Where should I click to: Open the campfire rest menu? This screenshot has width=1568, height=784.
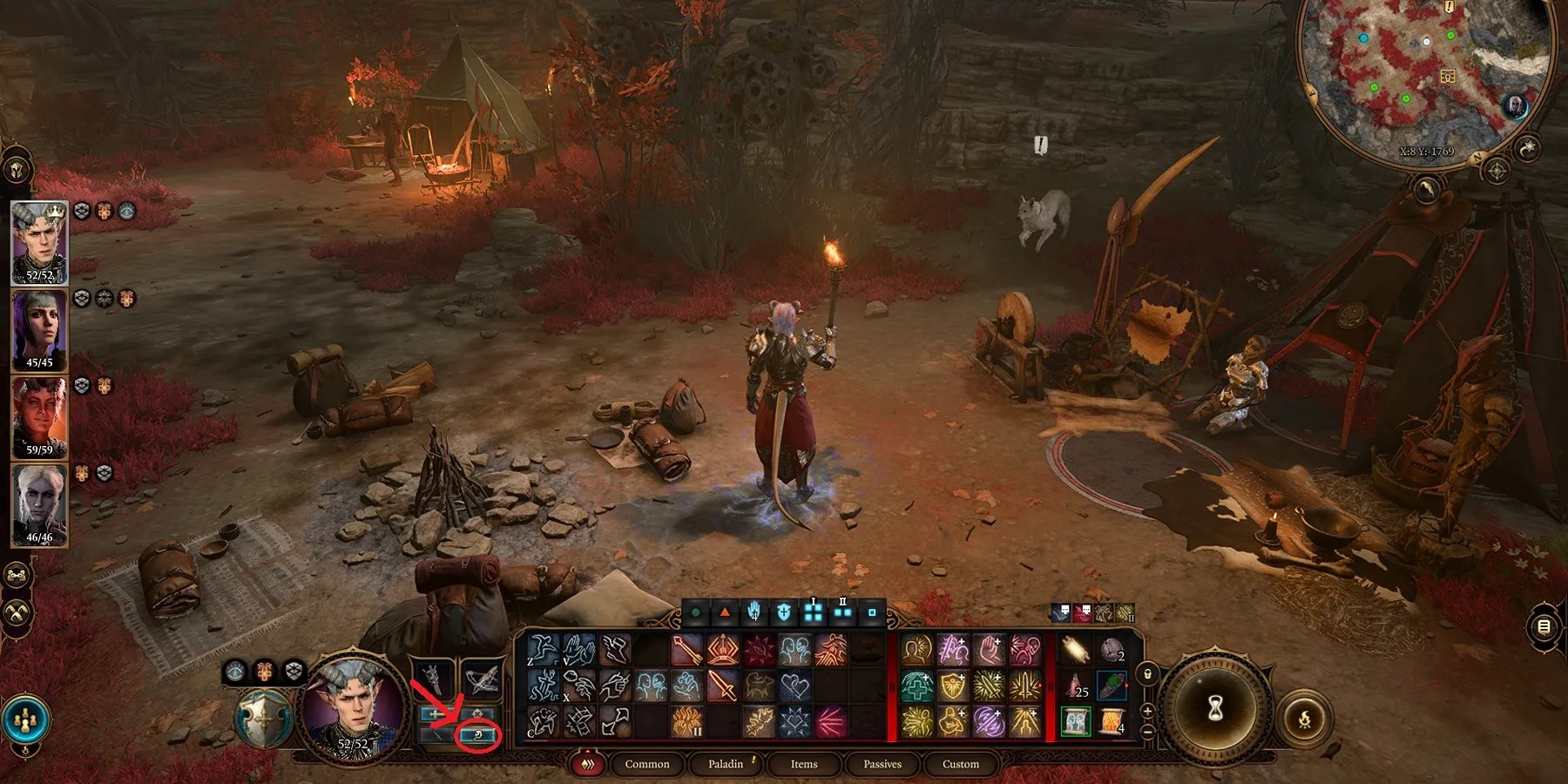pos(1304,720)
